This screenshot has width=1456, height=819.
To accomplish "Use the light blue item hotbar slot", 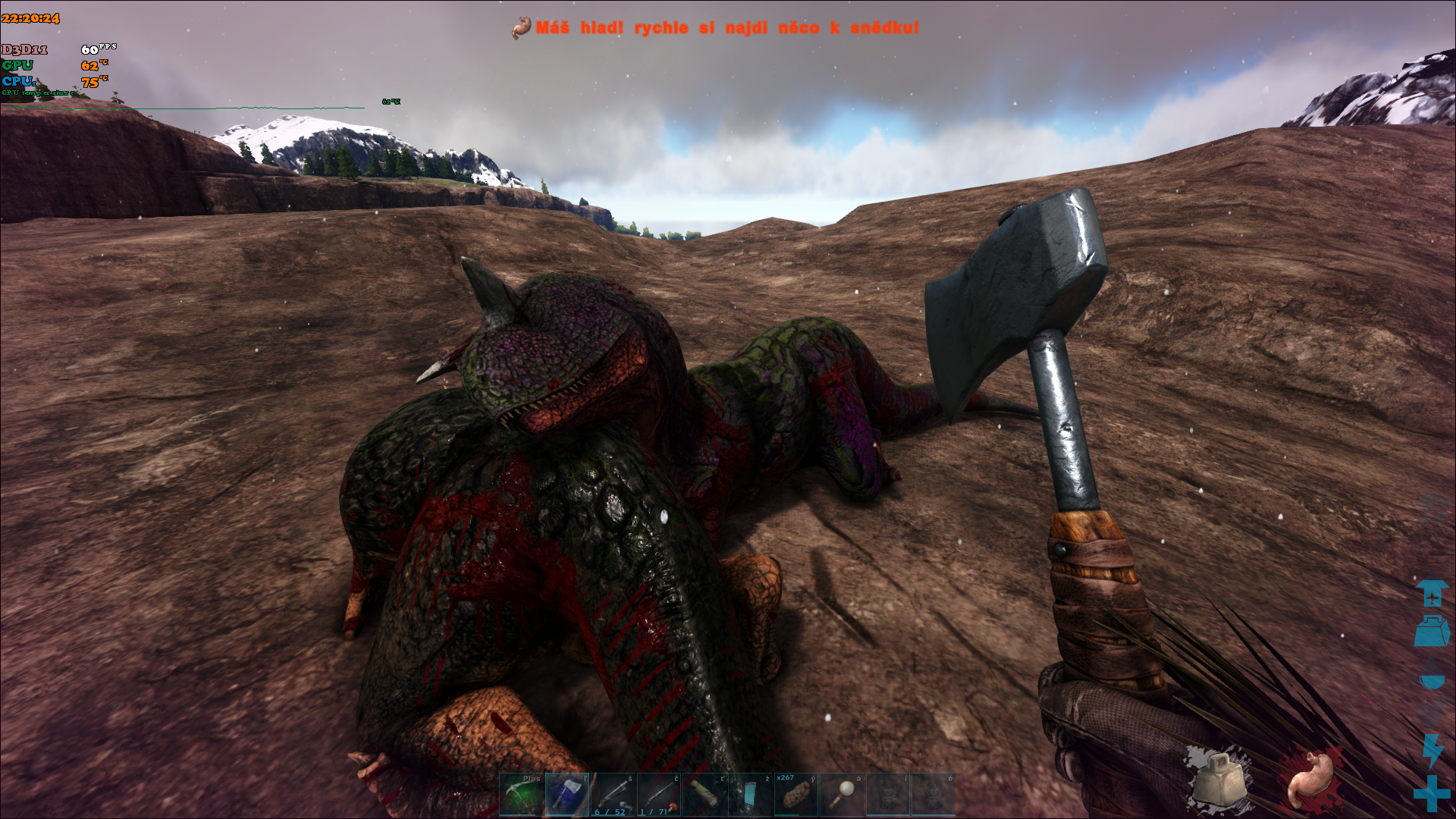I will (x=750, y=795).
